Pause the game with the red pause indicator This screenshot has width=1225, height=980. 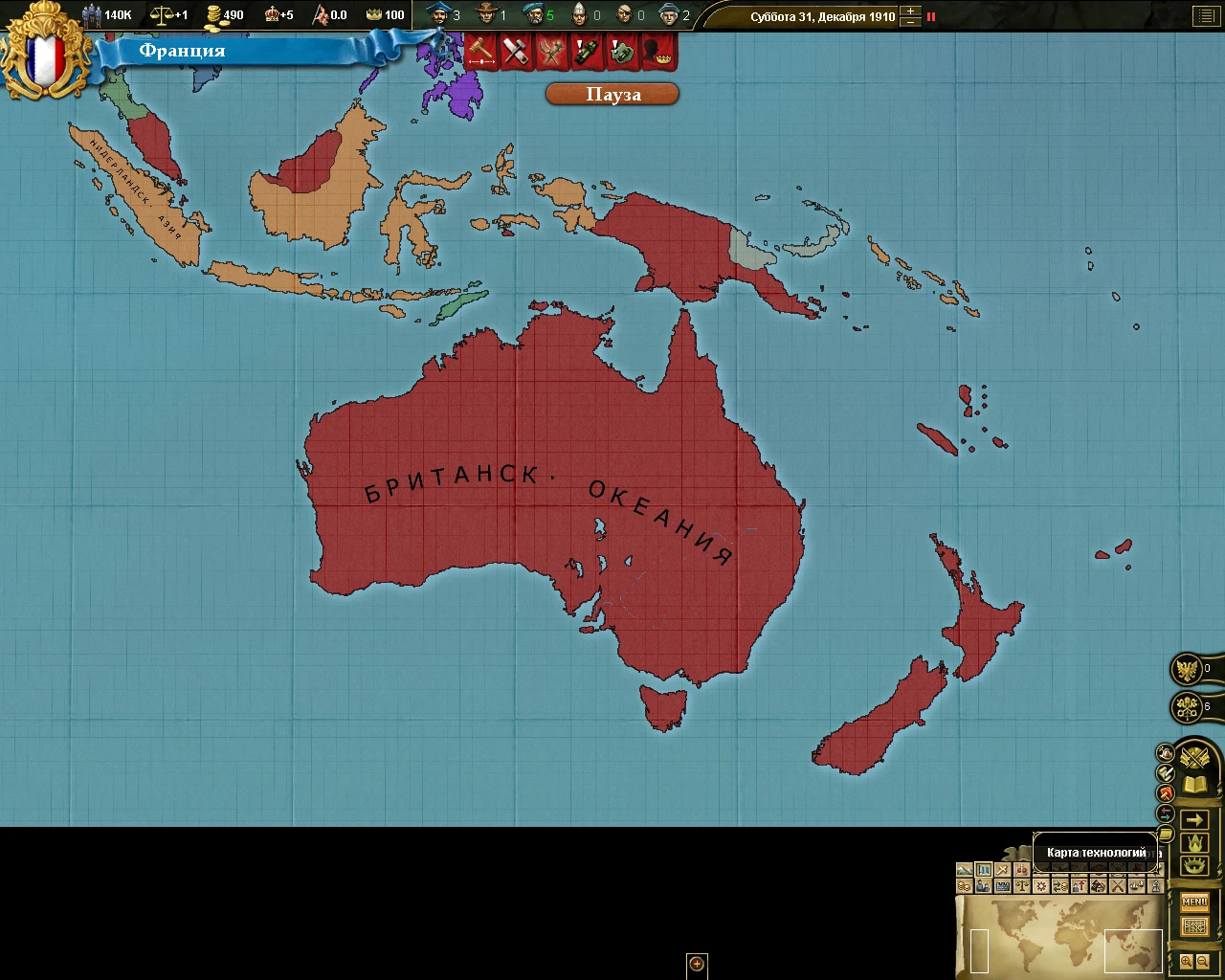(x=931, y=16)
